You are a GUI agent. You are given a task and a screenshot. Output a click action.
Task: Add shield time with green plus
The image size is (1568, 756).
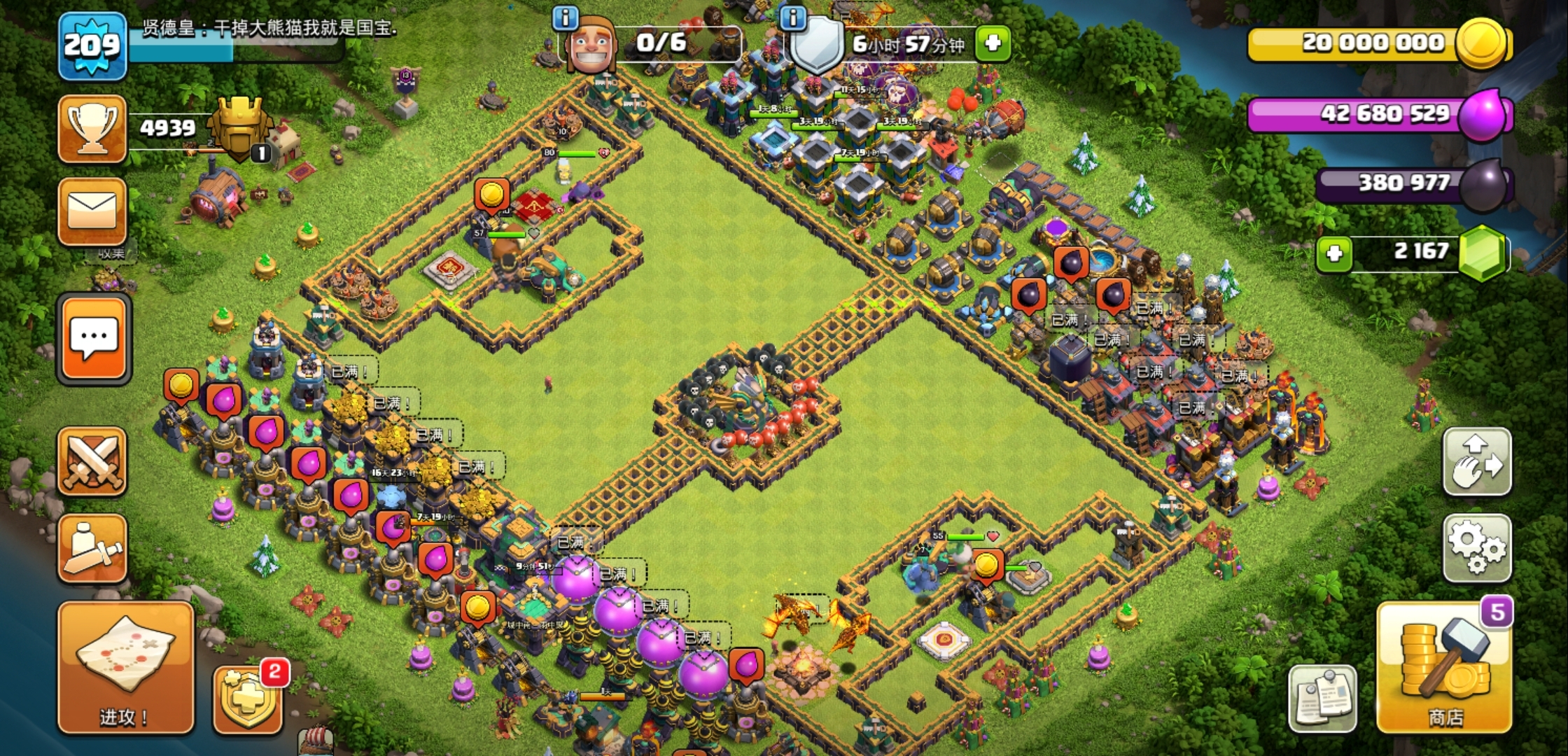[x=993, y=43]
